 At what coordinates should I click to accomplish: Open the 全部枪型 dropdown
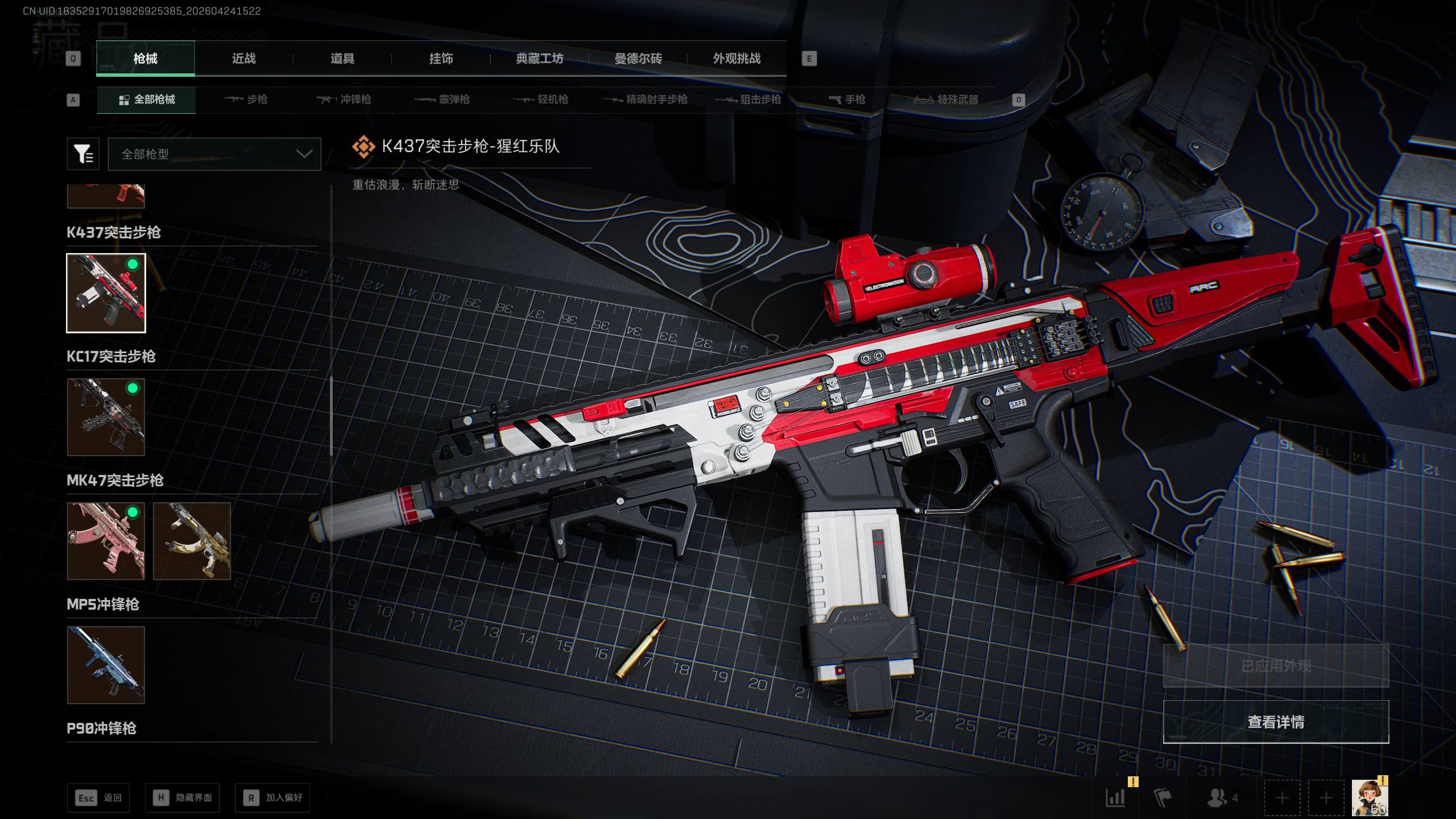214,154
